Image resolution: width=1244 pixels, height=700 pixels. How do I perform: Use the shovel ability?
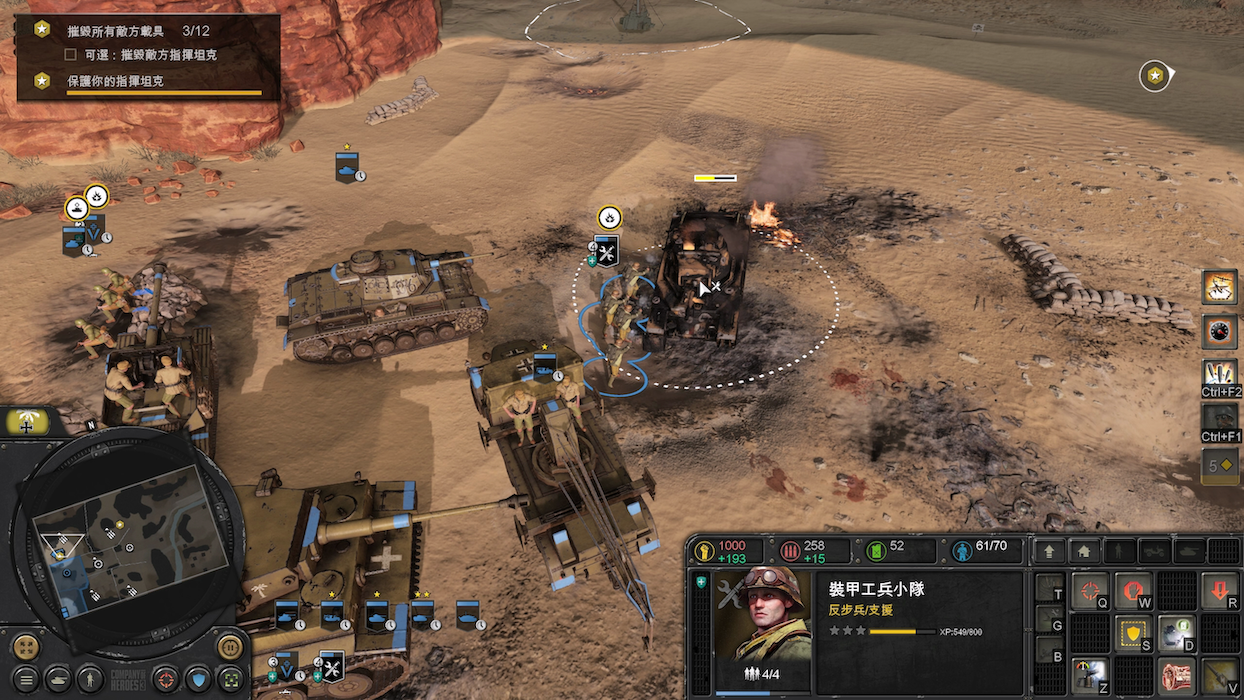tap(1219, 676)
